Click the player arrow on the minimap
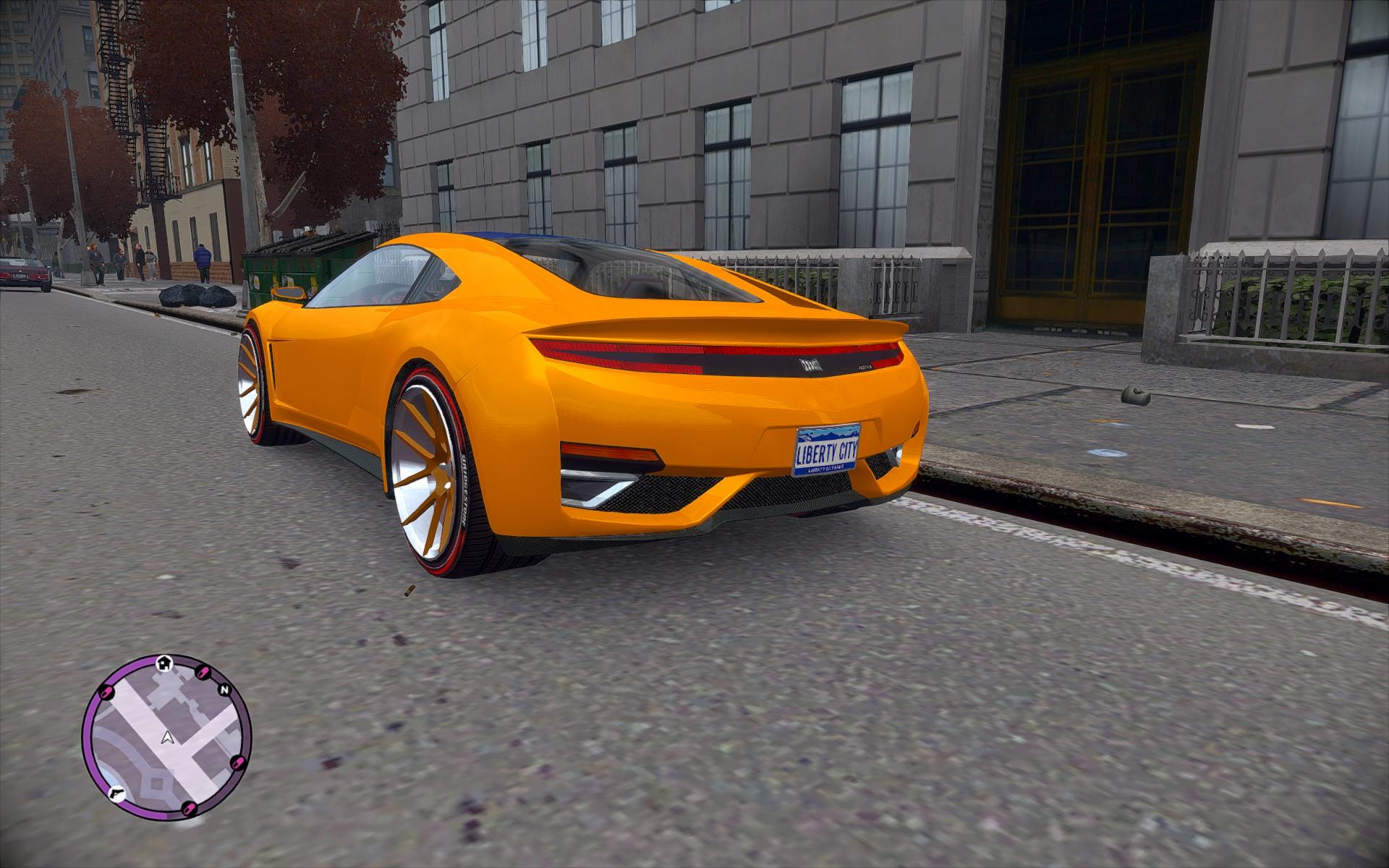Screen dimensions: 1389x868 click(168, 738)
